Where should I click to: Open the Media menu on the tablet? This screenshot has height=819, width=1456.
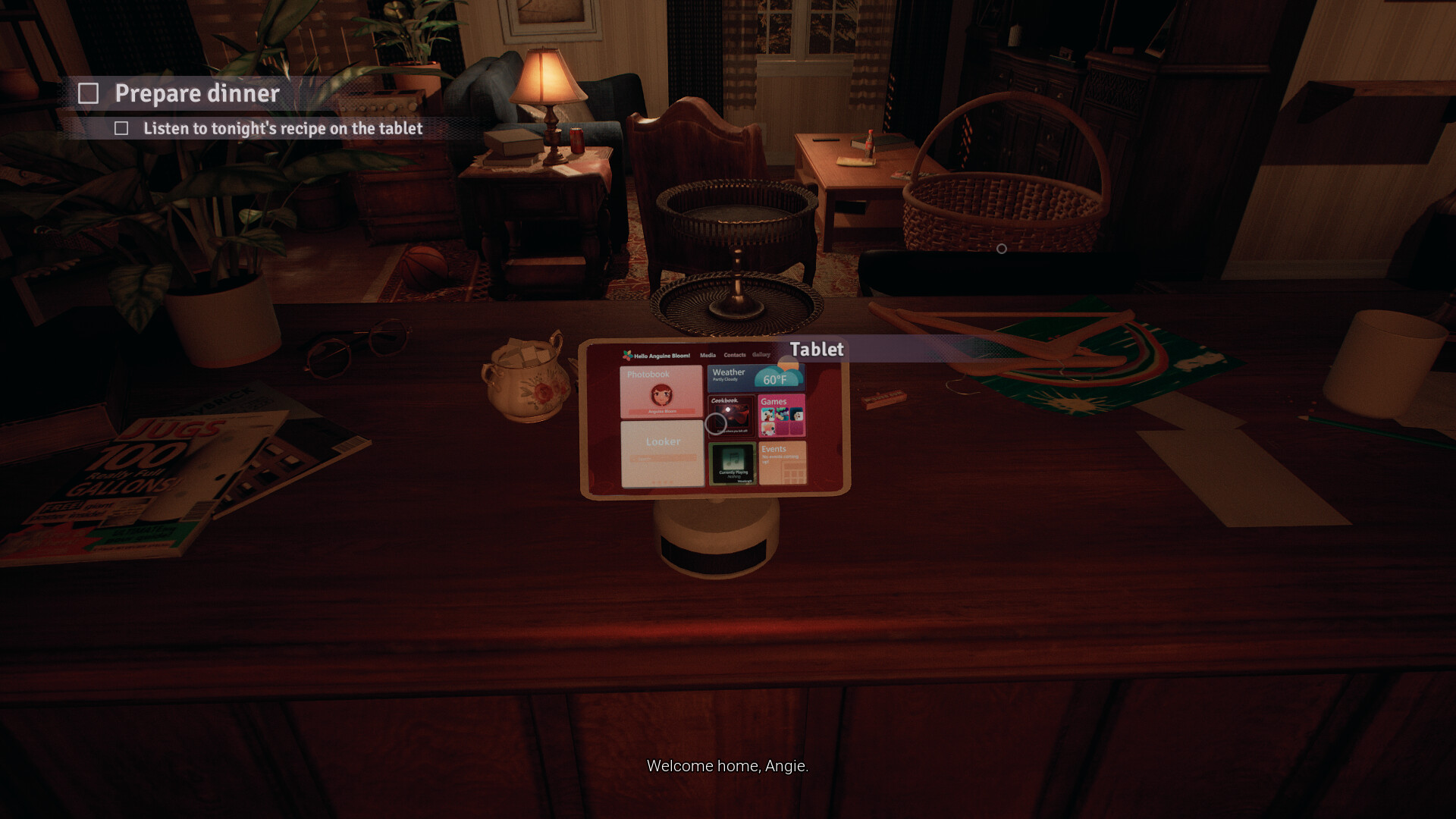coord(708,355)
